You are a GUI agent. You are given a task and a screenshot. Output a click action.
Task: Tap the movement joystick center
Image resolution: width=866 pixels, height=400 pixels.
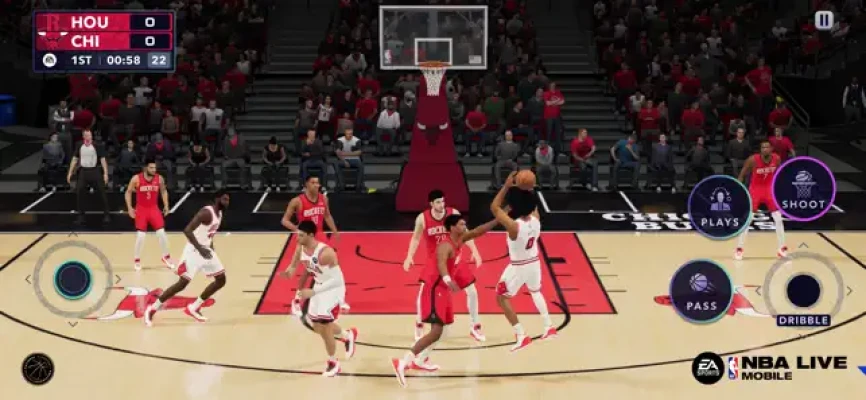point(72,279)
